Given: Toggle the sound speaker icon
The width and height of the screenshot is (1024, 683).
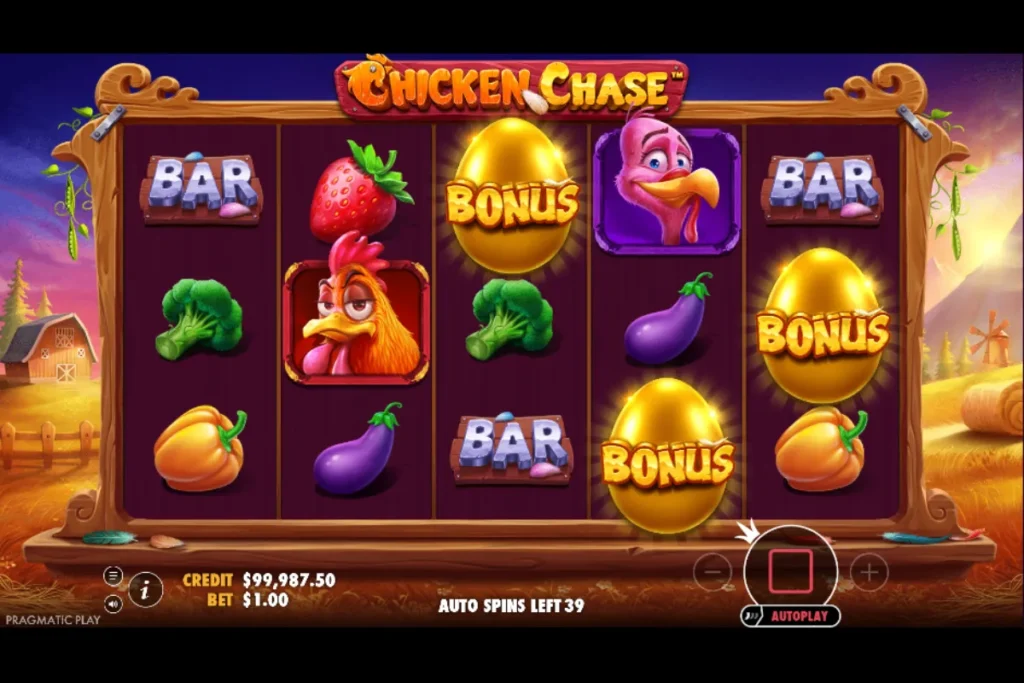Looking at the screenshot, I should (x=113, y=604).
